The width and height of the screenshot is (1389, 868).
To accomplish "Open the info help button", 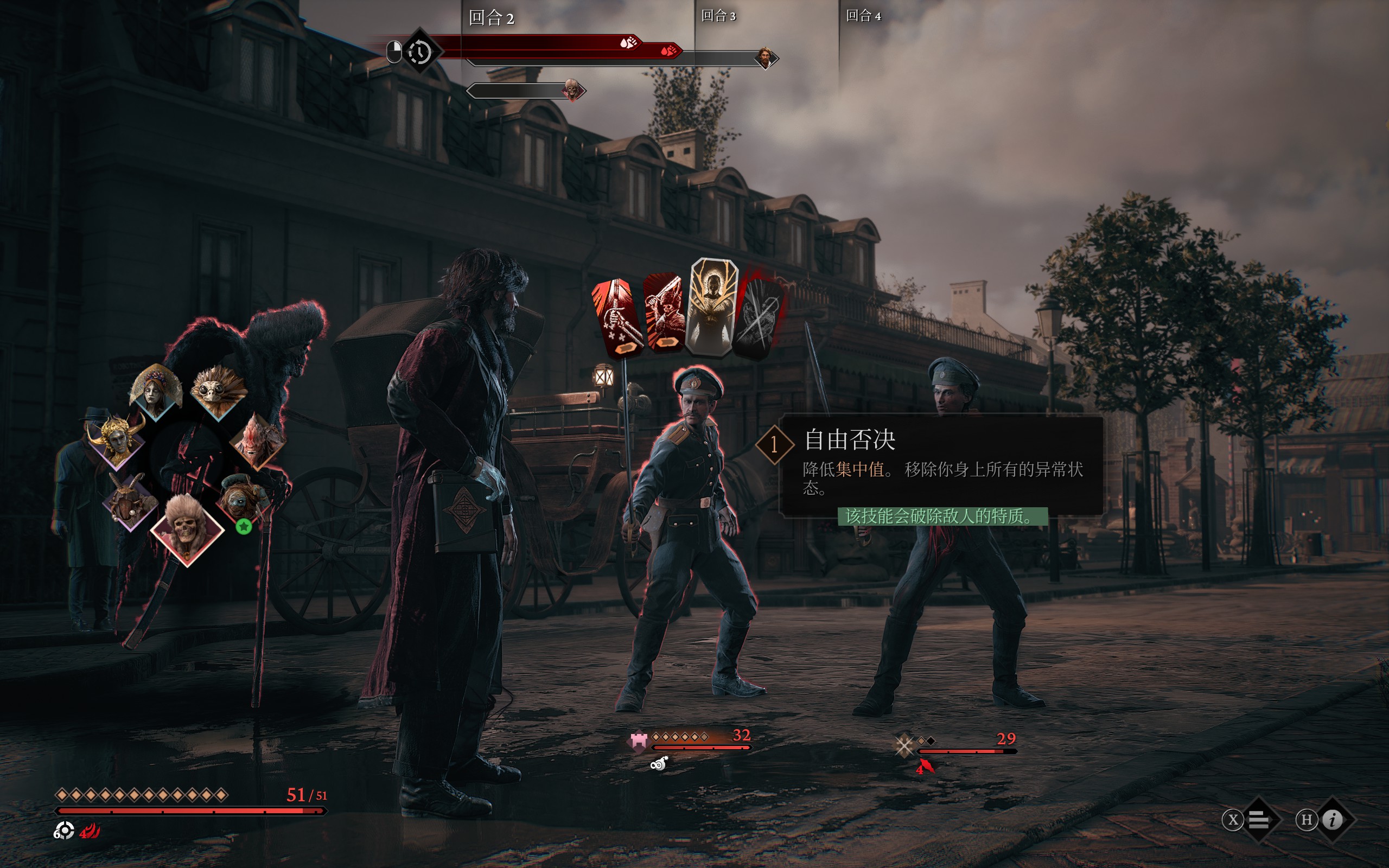I will [1332, 819].
